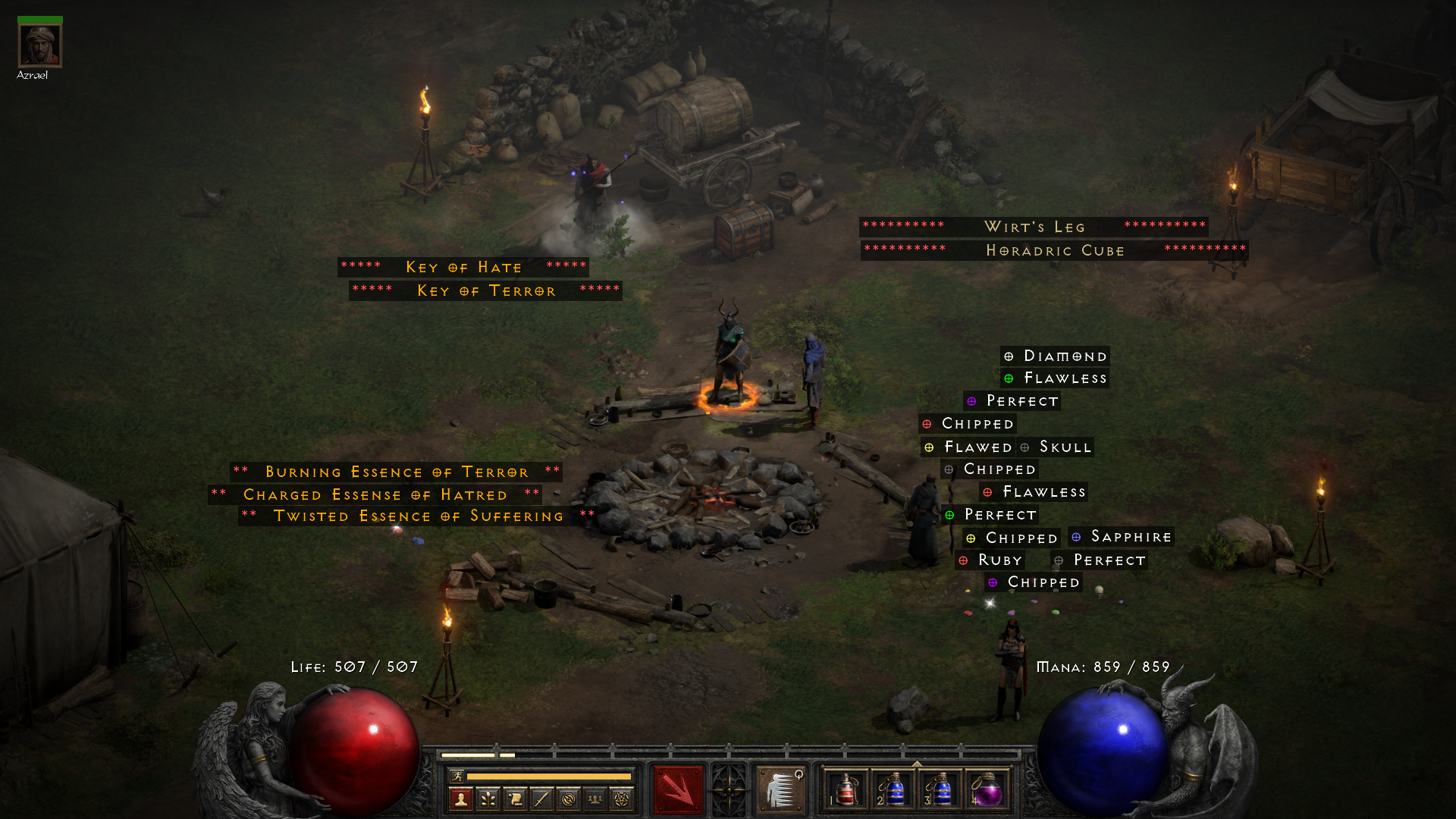Open the game menu pentagram button
Screen dimensions: 1456x819
(x=622, y=799)
